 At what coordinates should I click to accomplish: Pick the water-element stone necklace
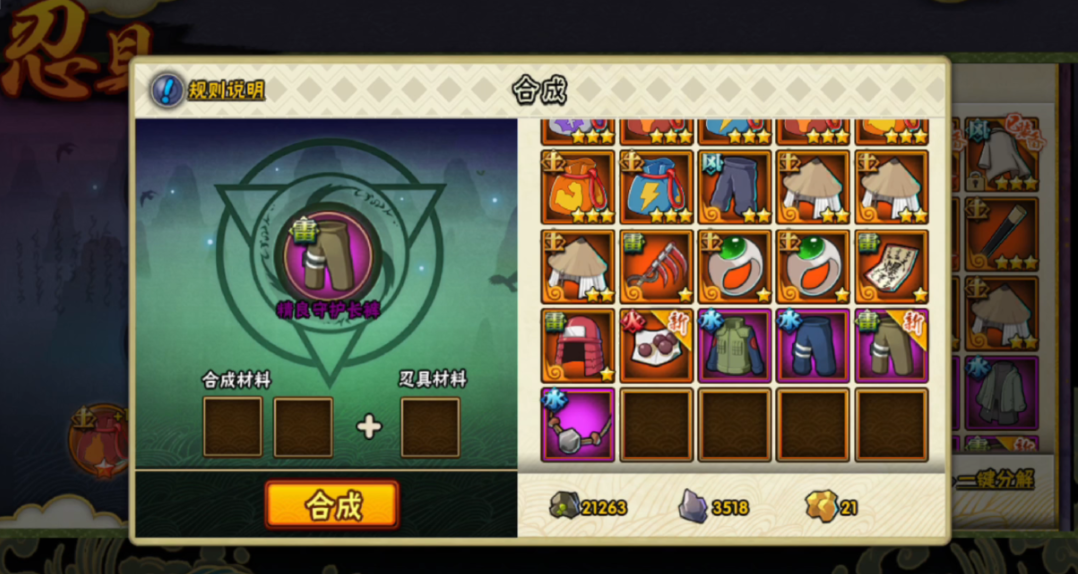coord(577,425)
